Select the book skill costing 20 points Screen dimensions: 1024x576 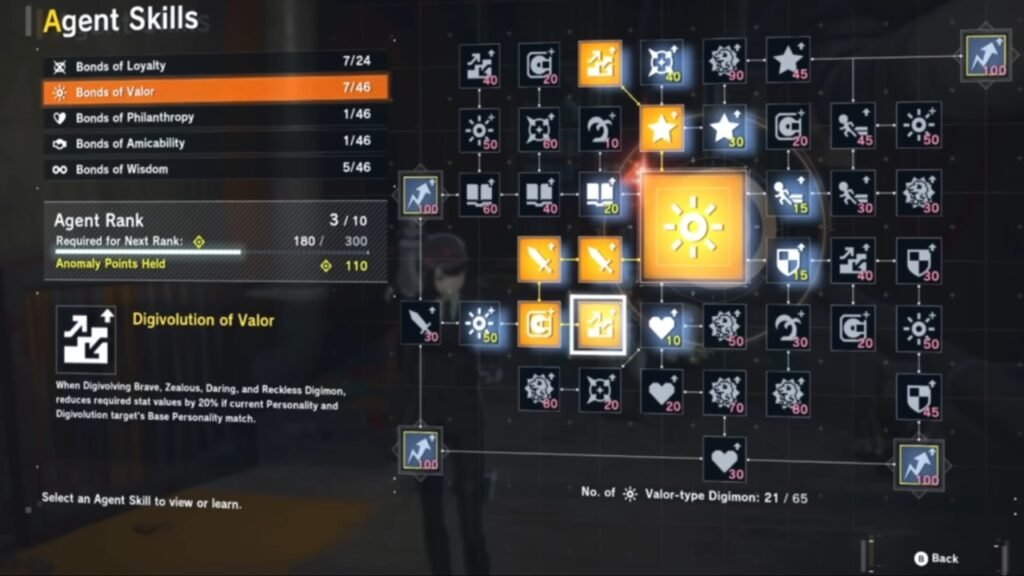pos(601,193)
